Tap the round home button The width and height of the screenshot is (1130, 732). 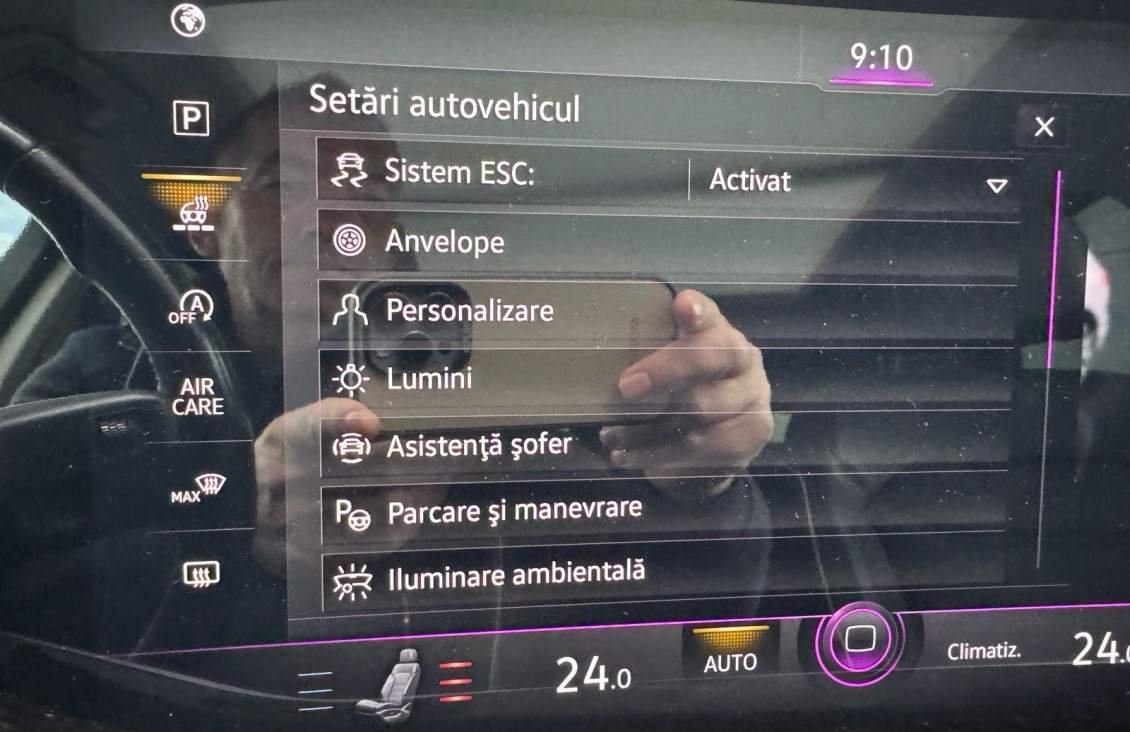[x=860, y=641]
